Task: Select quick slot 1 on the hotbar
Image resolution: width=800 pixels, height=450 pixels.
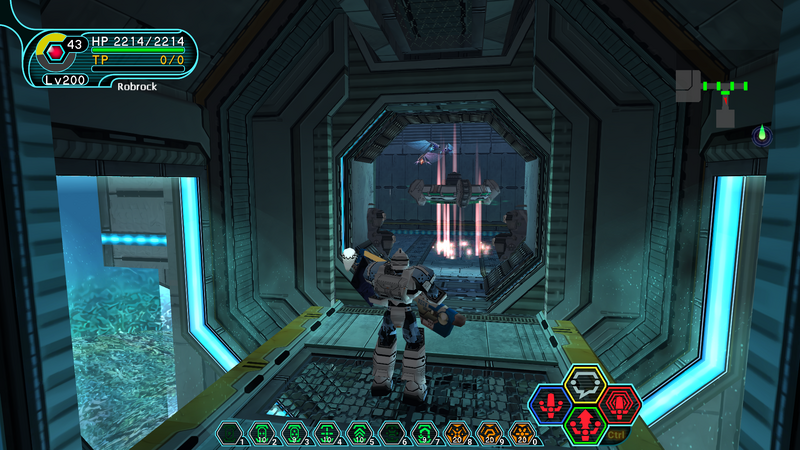Action: click(231, 433)
